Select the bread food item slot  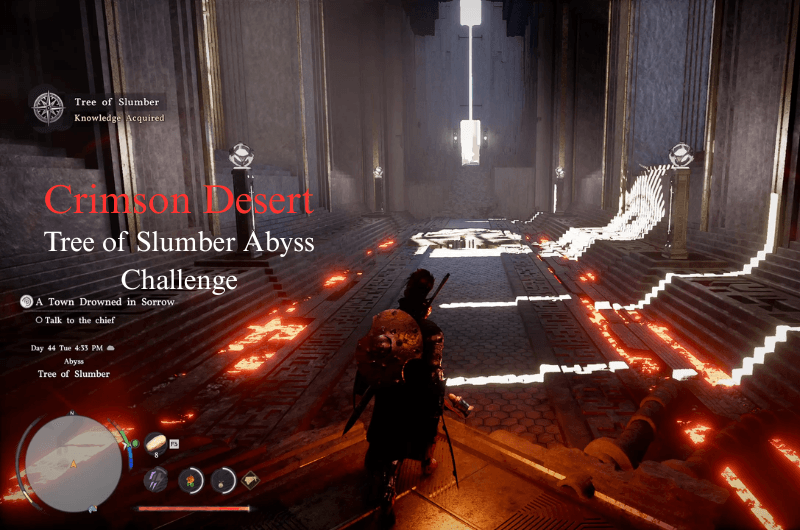[x=156, y=443]
